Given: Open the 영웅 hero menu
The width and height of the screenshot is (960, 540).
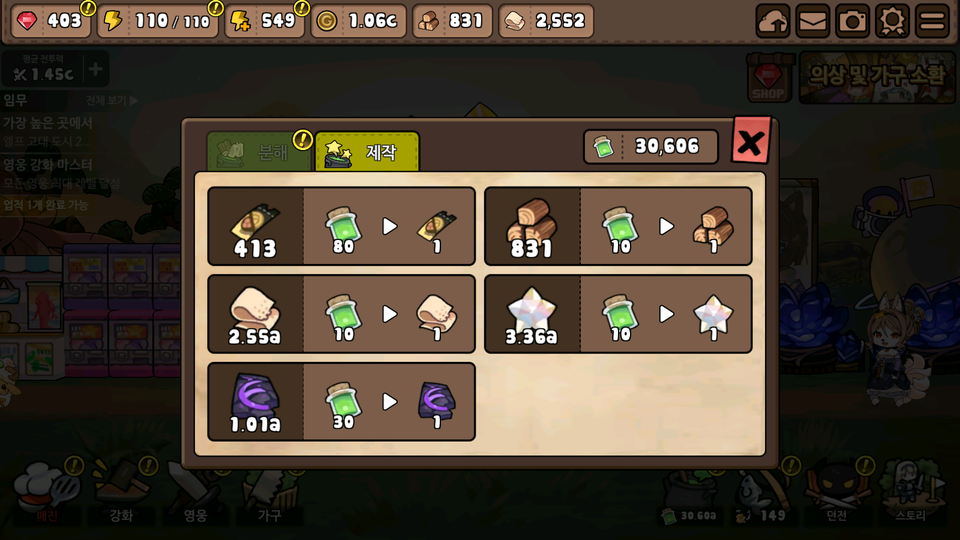Looking at the screenshot, I should coord(195,494).
